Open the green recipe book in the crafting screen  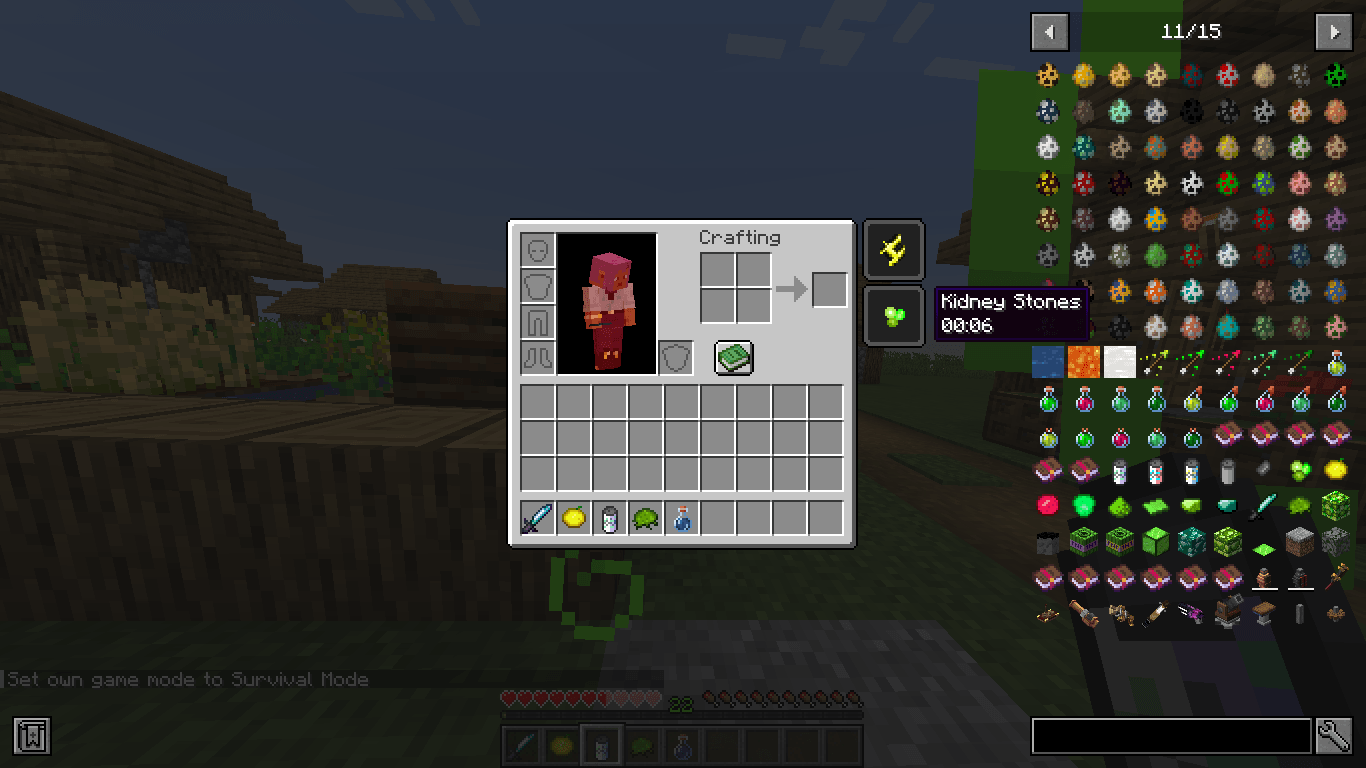[733, 358]
